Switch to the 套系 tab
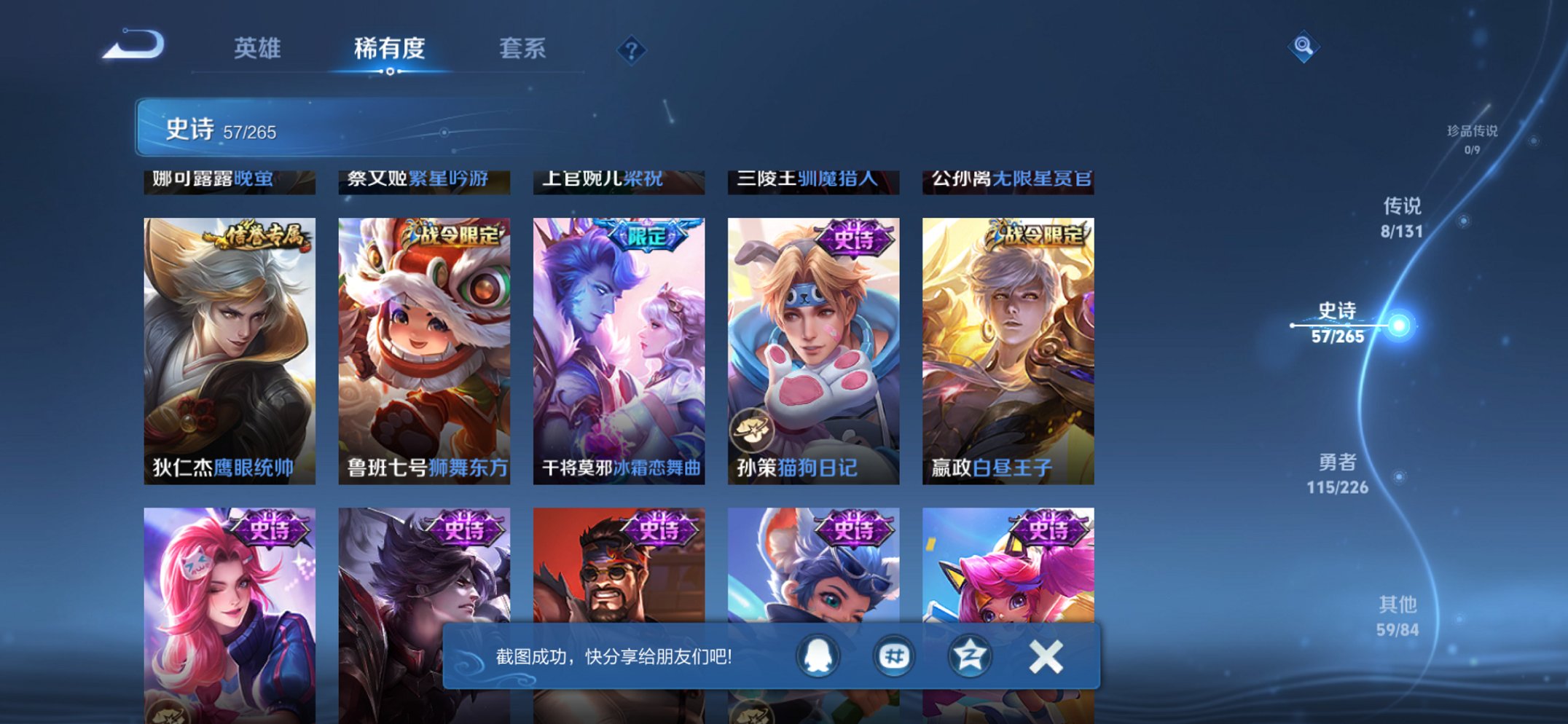This screenshot has width=1568, height=724. (x=522, y=48)
